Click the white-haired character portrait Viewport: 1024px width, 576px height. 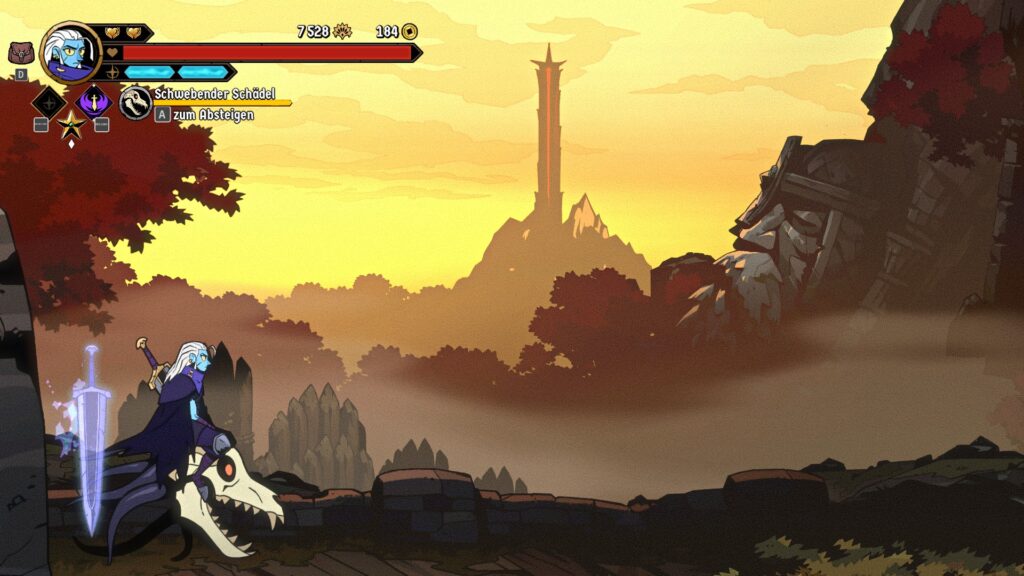pos(70,53)
